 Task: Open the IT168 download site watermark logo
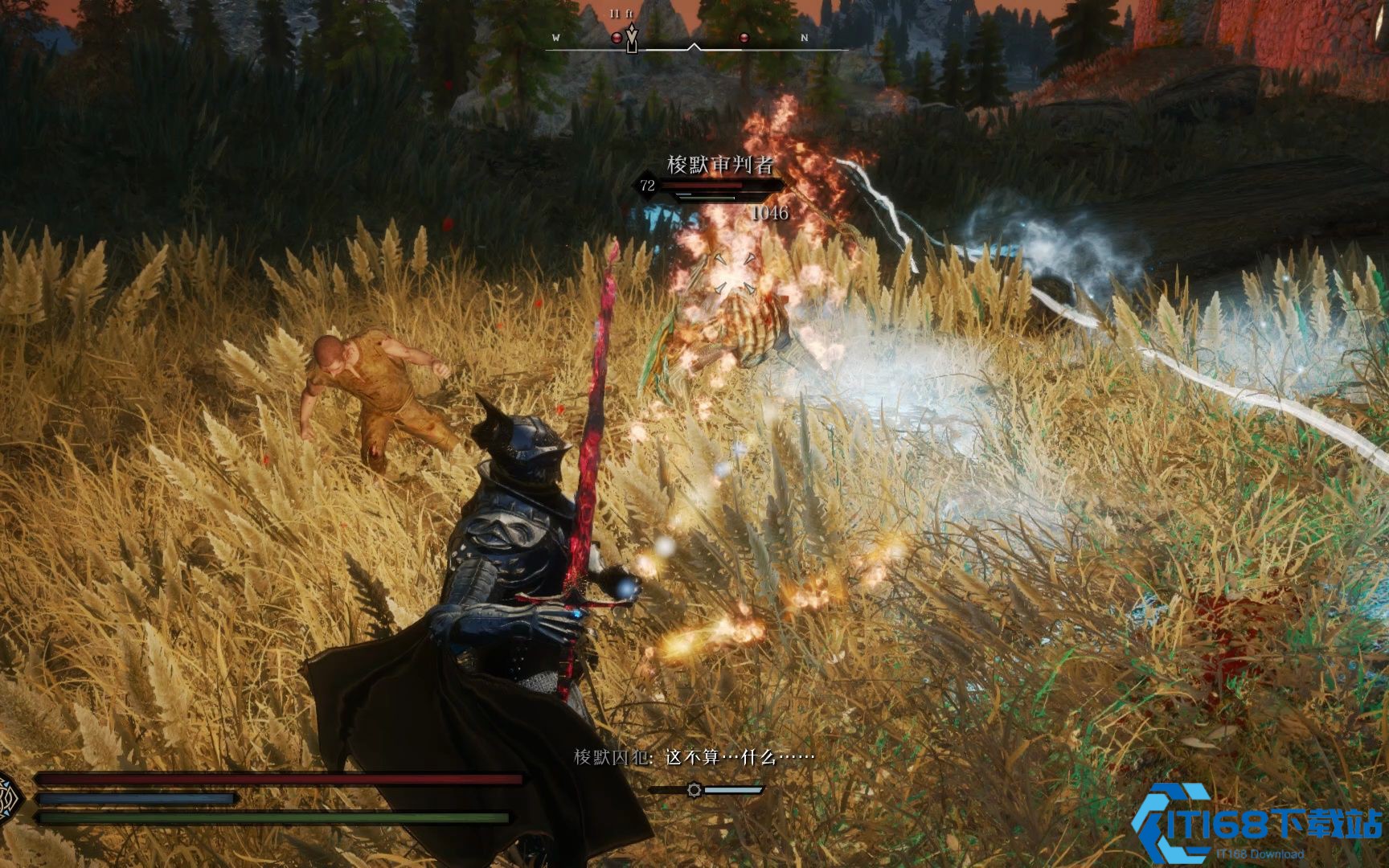1257,821
